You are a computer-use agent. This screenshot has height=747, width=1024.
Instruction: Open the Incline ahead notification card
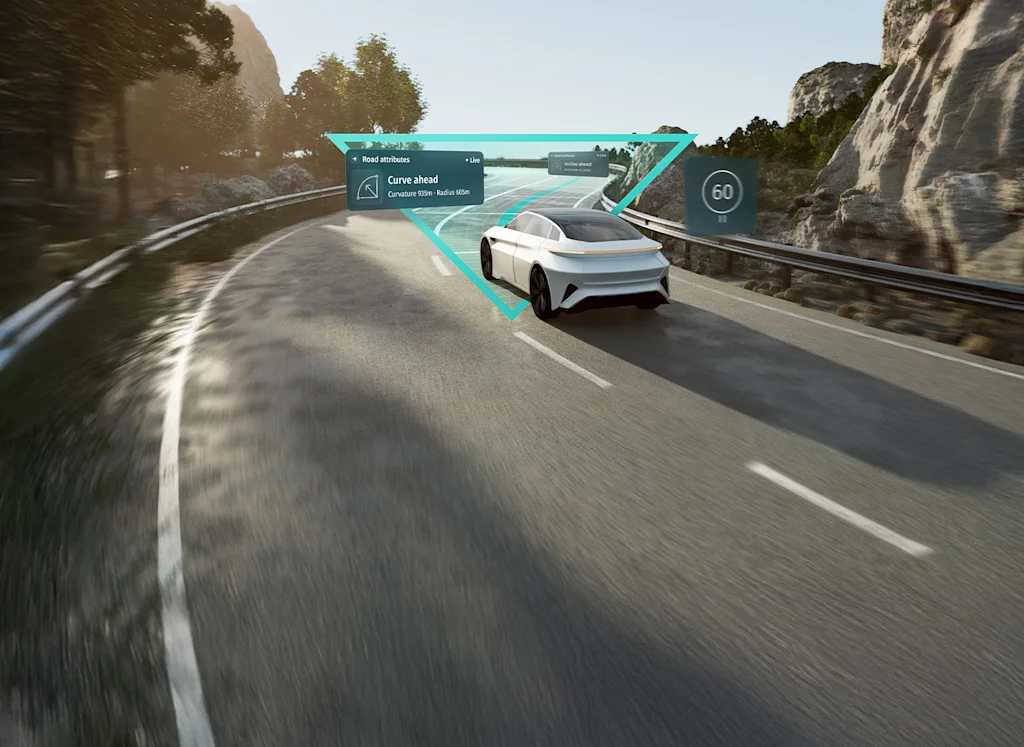578,164
